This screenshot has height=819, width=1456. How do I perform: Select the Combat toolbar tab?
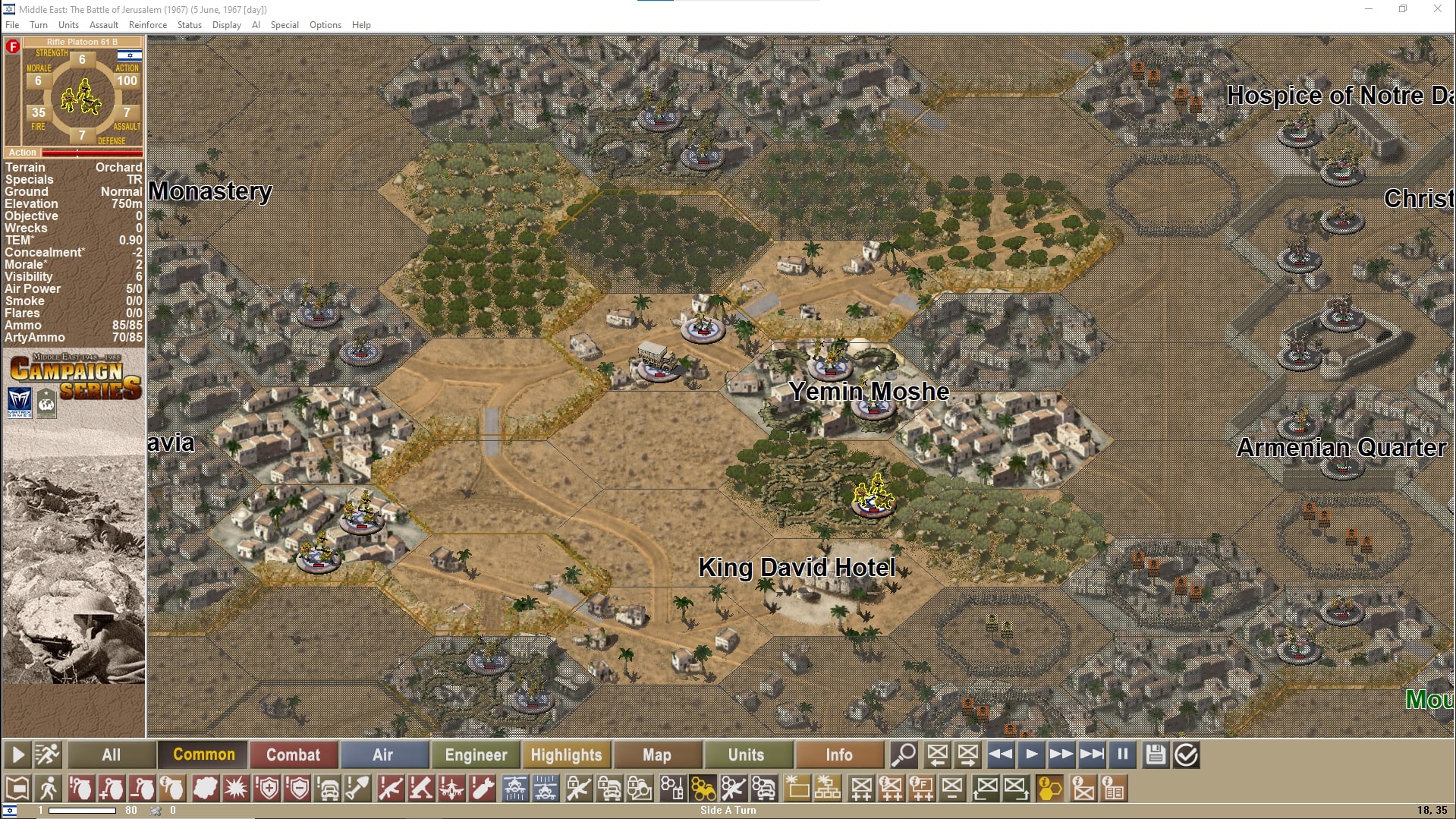point(293,754)
